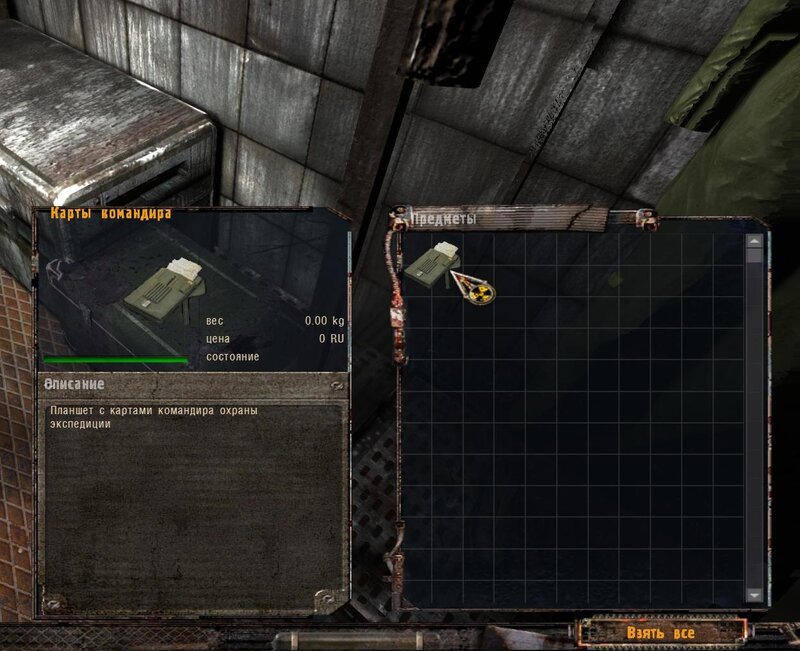Click the item list scroll-up arrow
The height and width of the screenshot is (651, 800).
click(754, 241)
